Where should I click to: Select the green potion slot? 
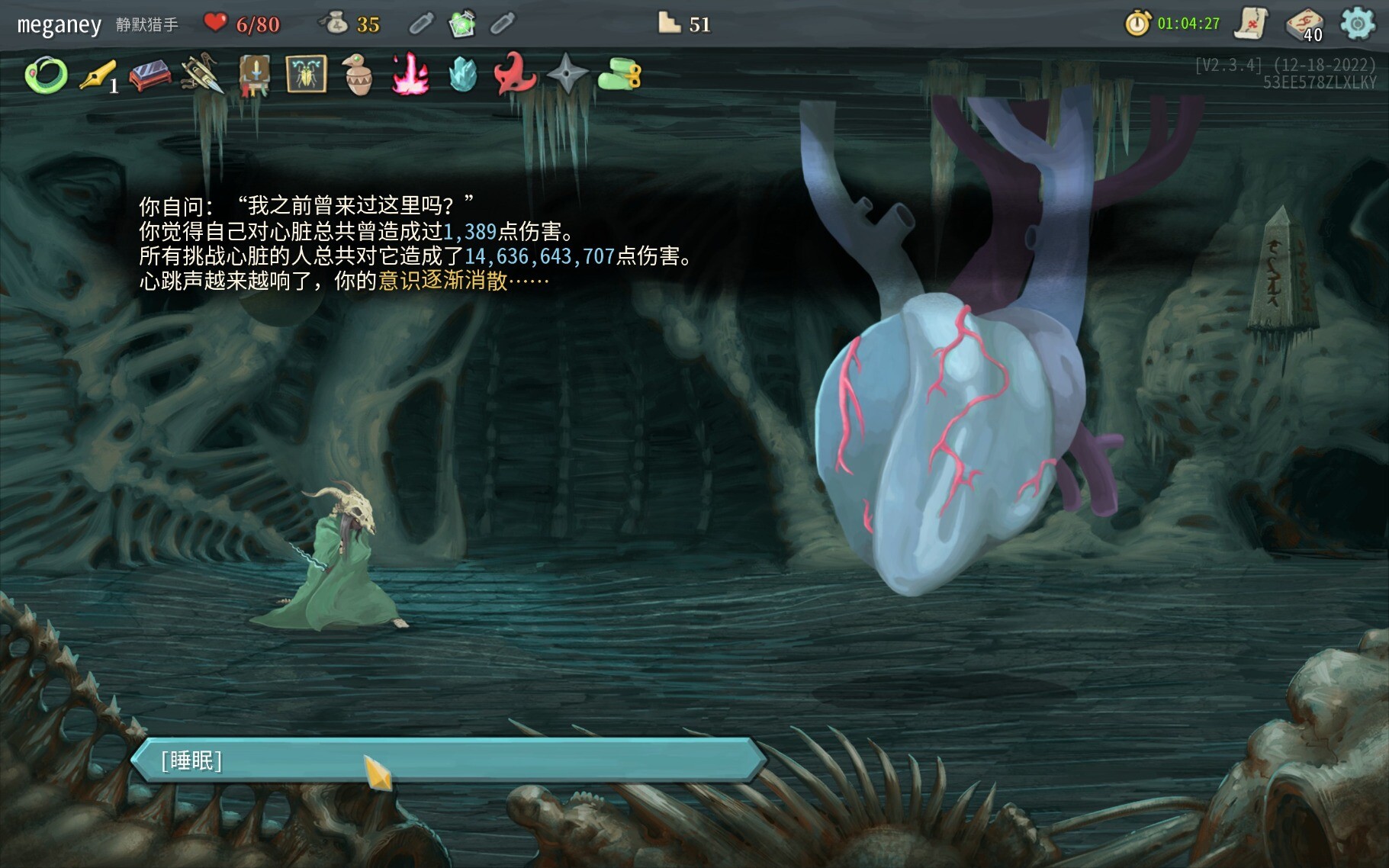[x=461, y=24]
